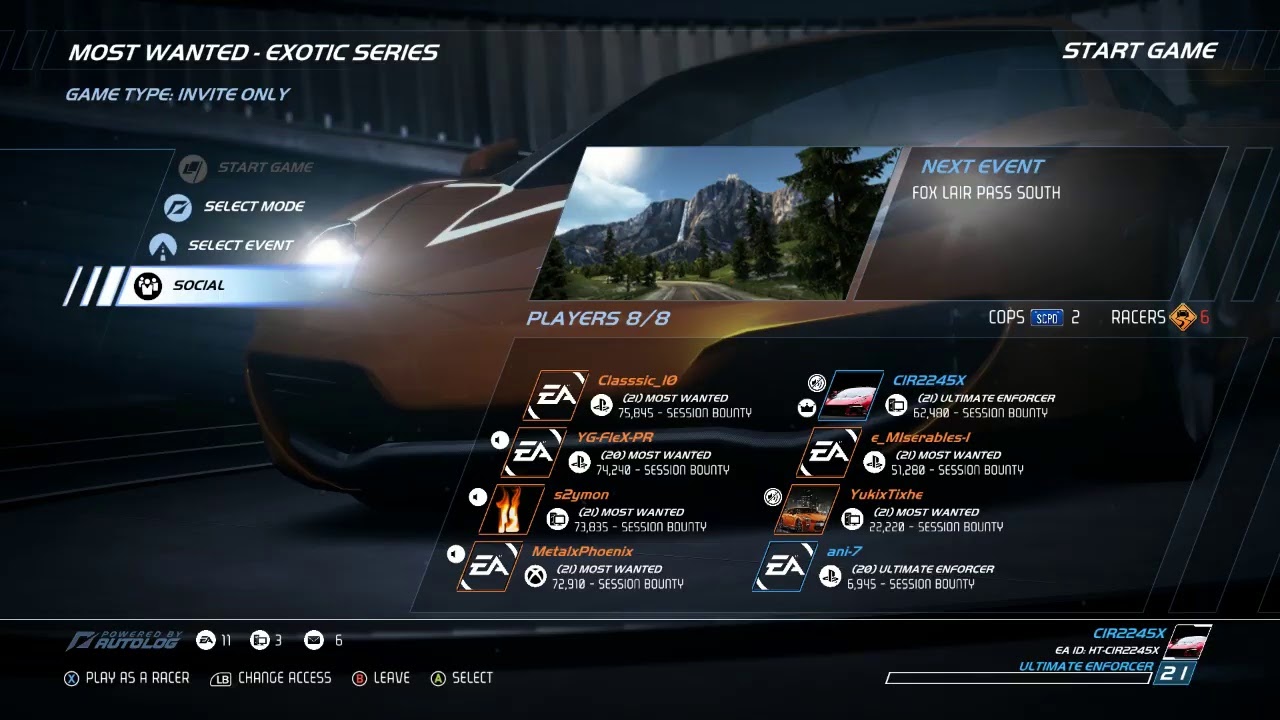
Task: Open the Autolog mail envelope icon
Action: click(314, 640)
